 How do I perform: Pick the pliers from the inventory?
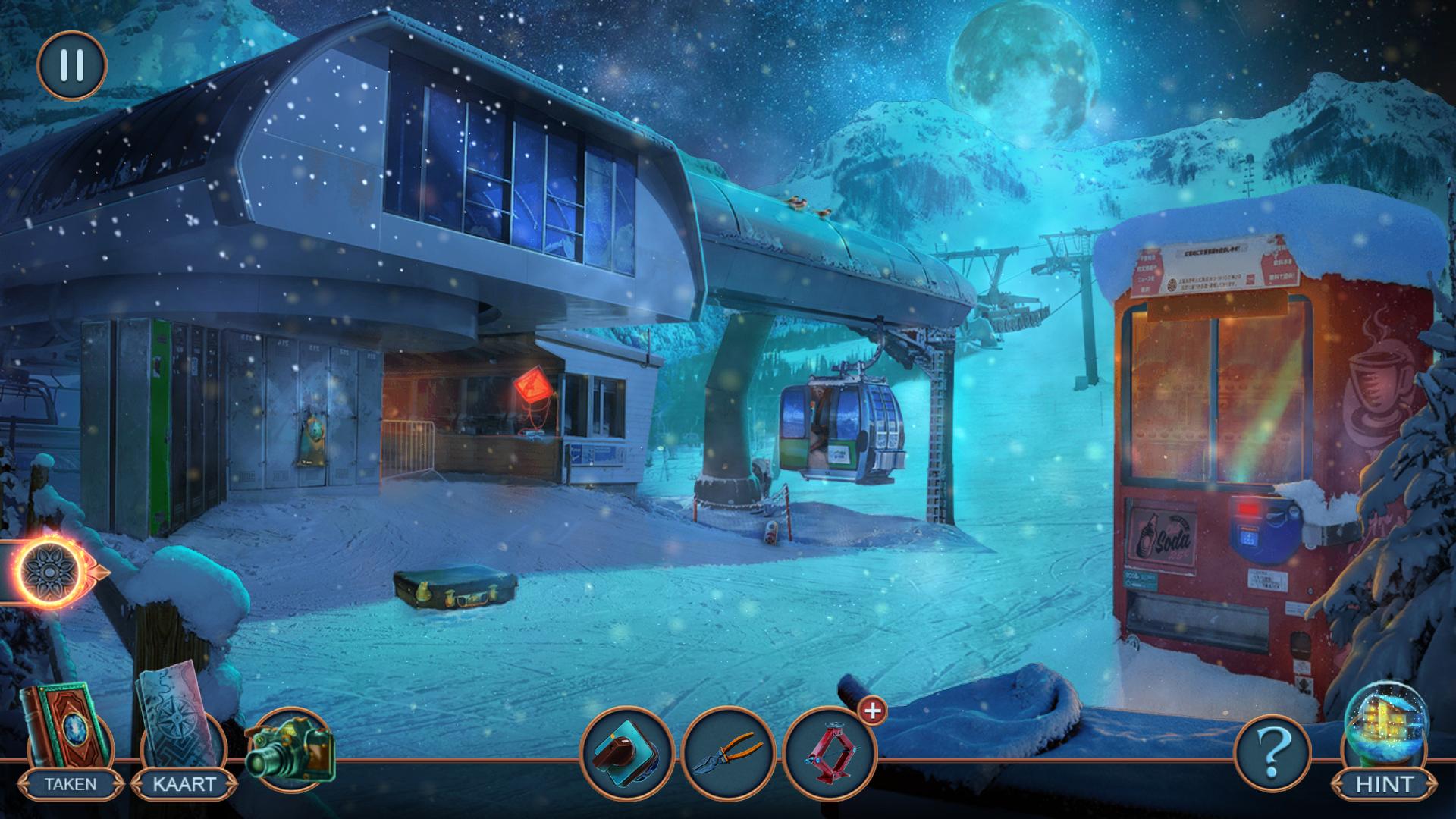(x=728, y=751)
